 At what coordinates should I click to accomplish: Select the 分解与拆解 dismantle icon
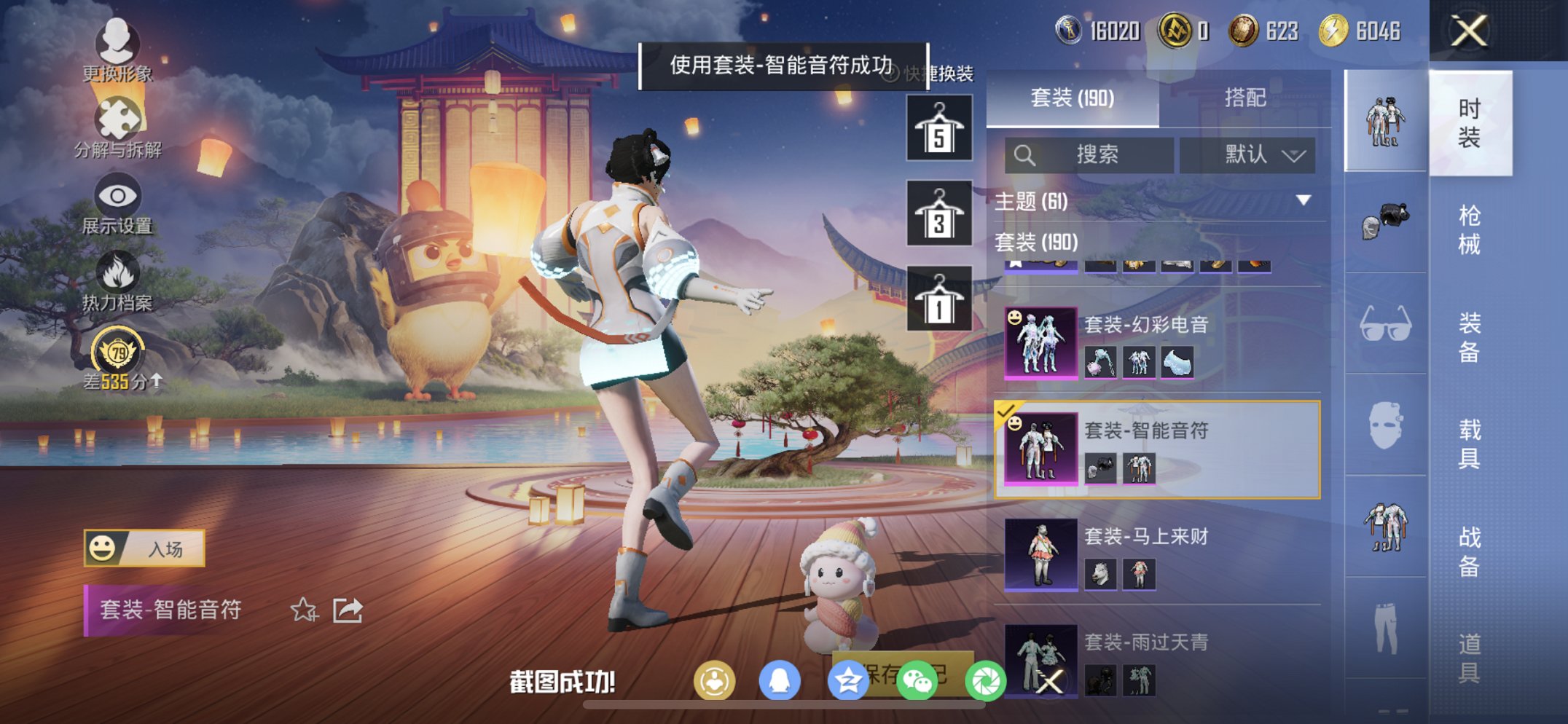pyautogui.click(x=117, y=117)
